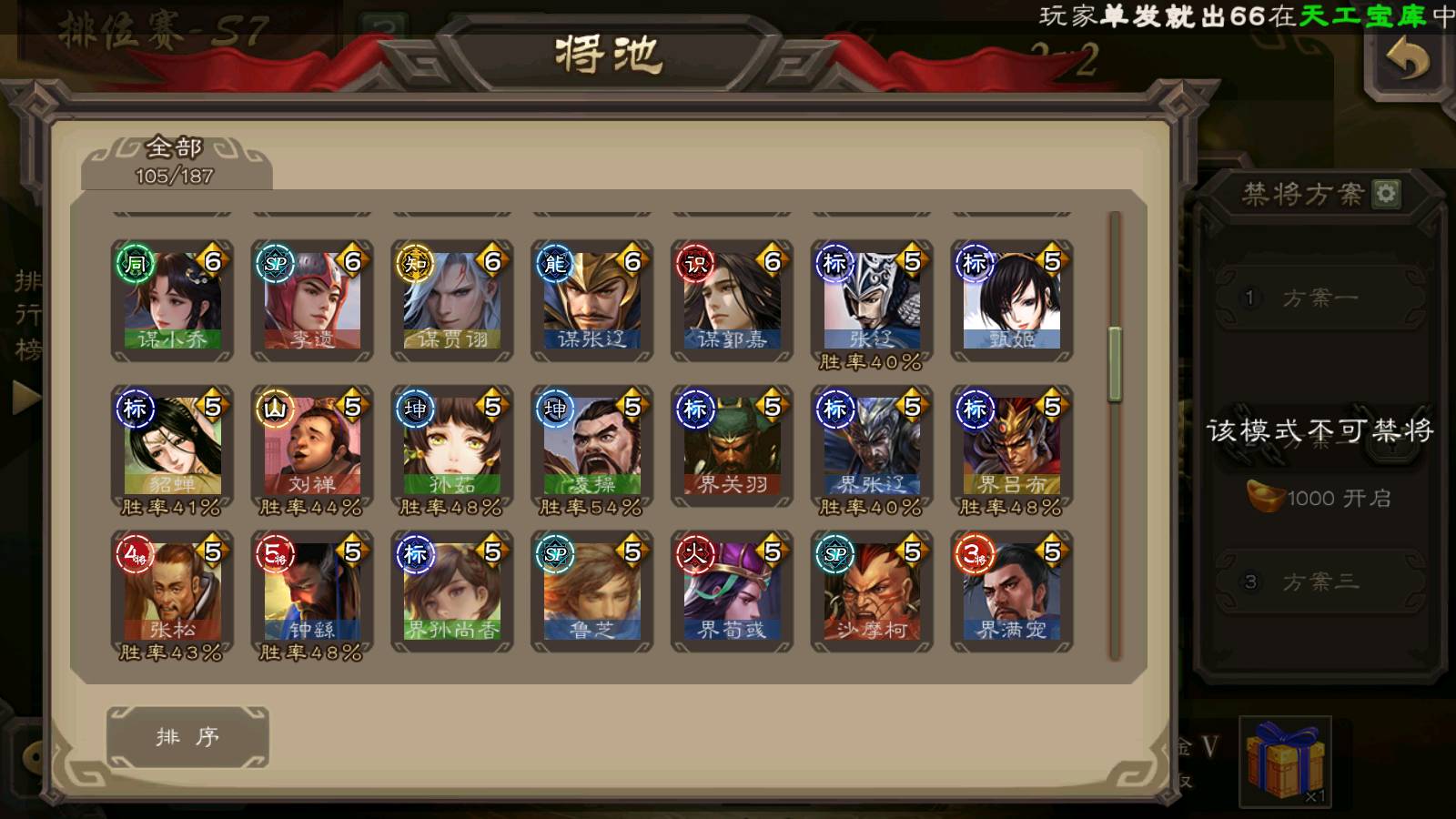Unlock ban scheme for 1000 gold
The image size is (1456, 819).
1319,498
